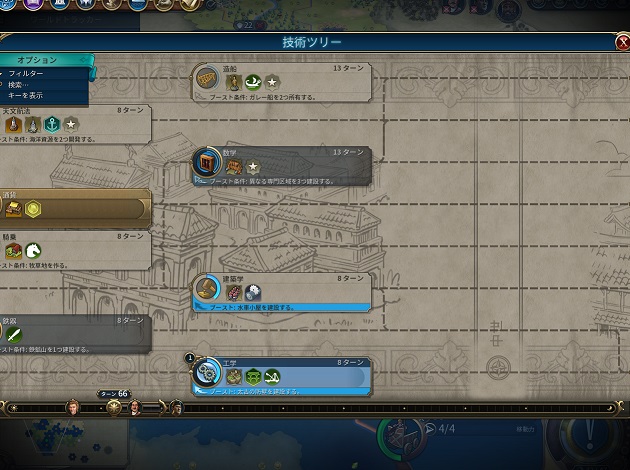Select the 騎乗 horseback riding technology
Screen dimensions: 630x470
(75, 246)
